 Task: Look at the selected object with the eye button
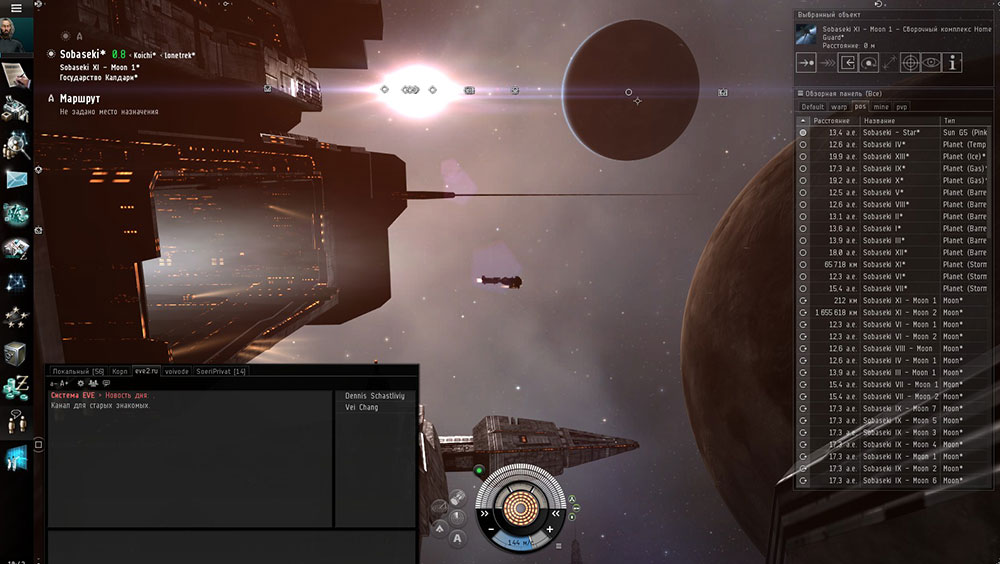(x=932, y=63)
